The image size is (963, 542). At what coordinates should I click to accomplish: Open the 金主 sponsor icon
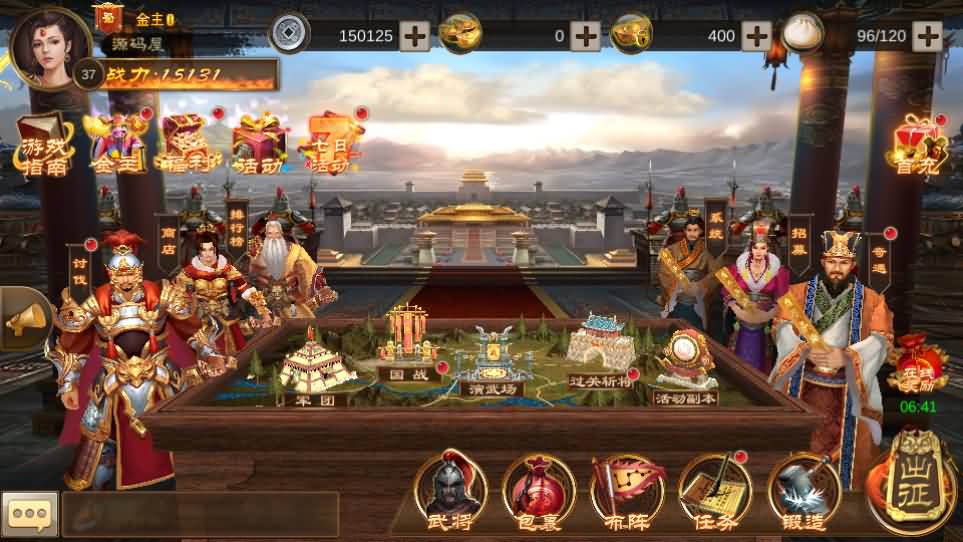tap(118, 146)
